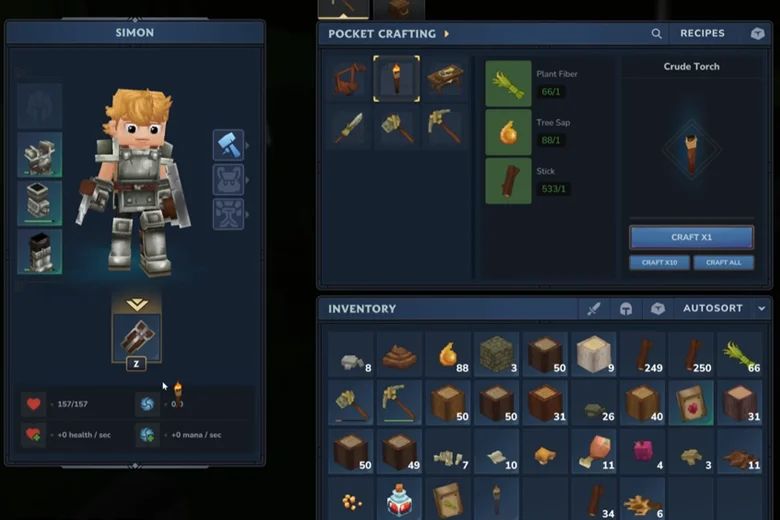Open the hammer tool category
The height and width of the screenshot is (520, 780).
228,145
